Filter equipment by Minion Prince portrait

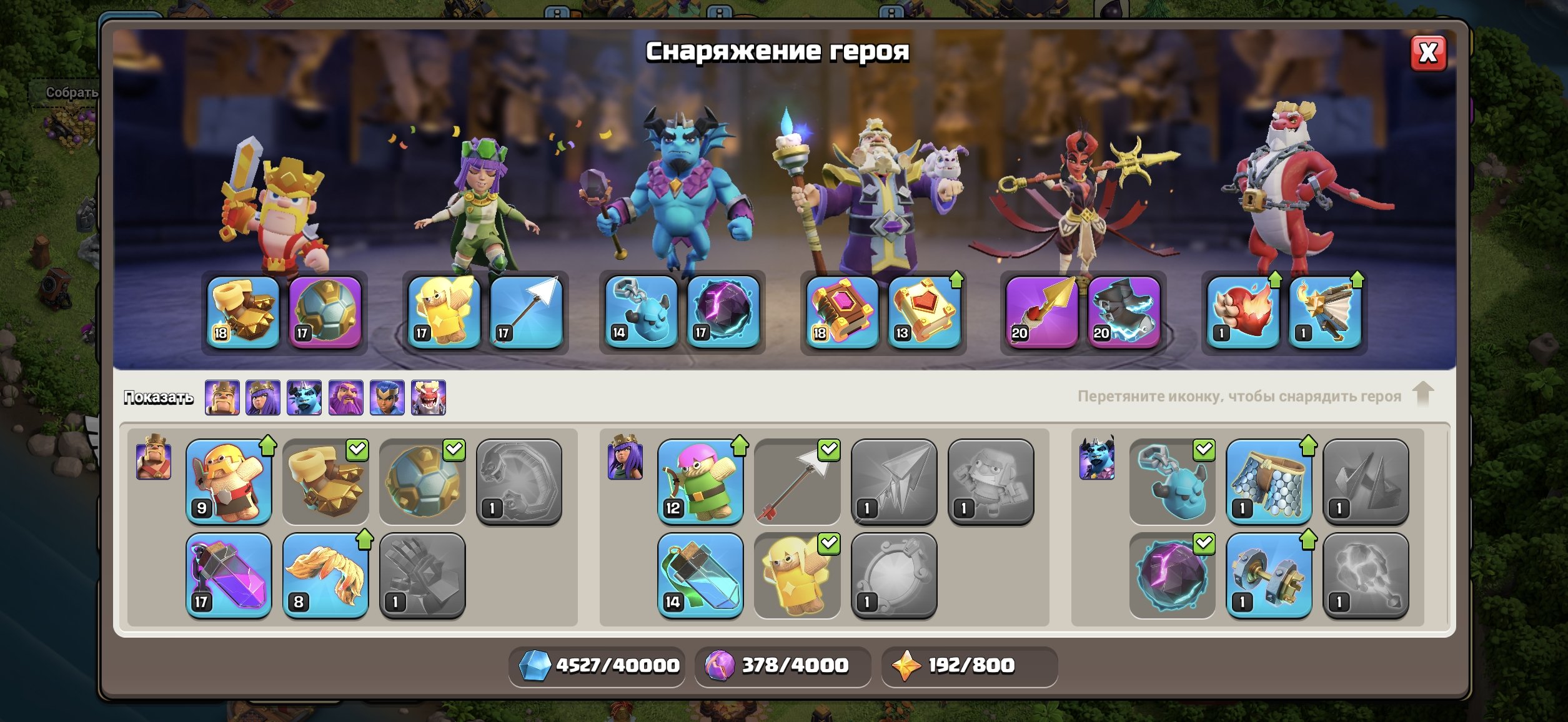[304, 397]
